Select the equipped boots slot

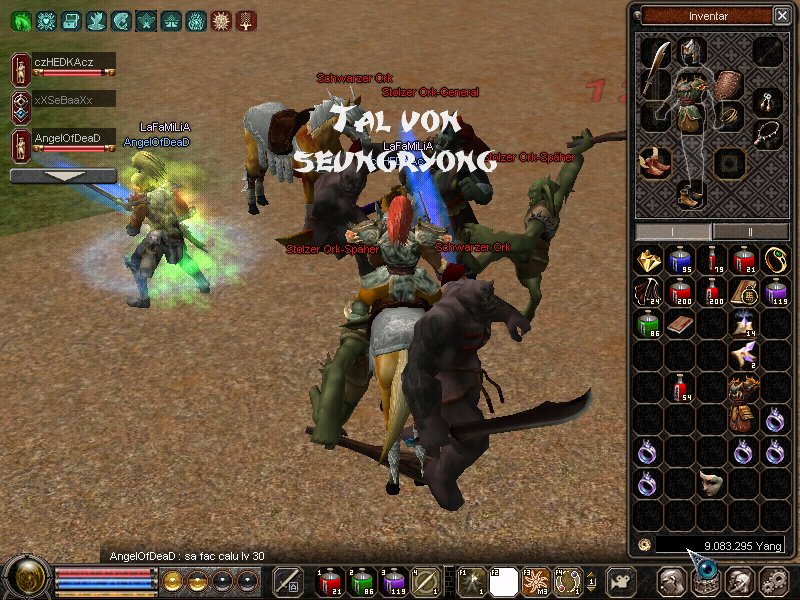click(691, 194)
